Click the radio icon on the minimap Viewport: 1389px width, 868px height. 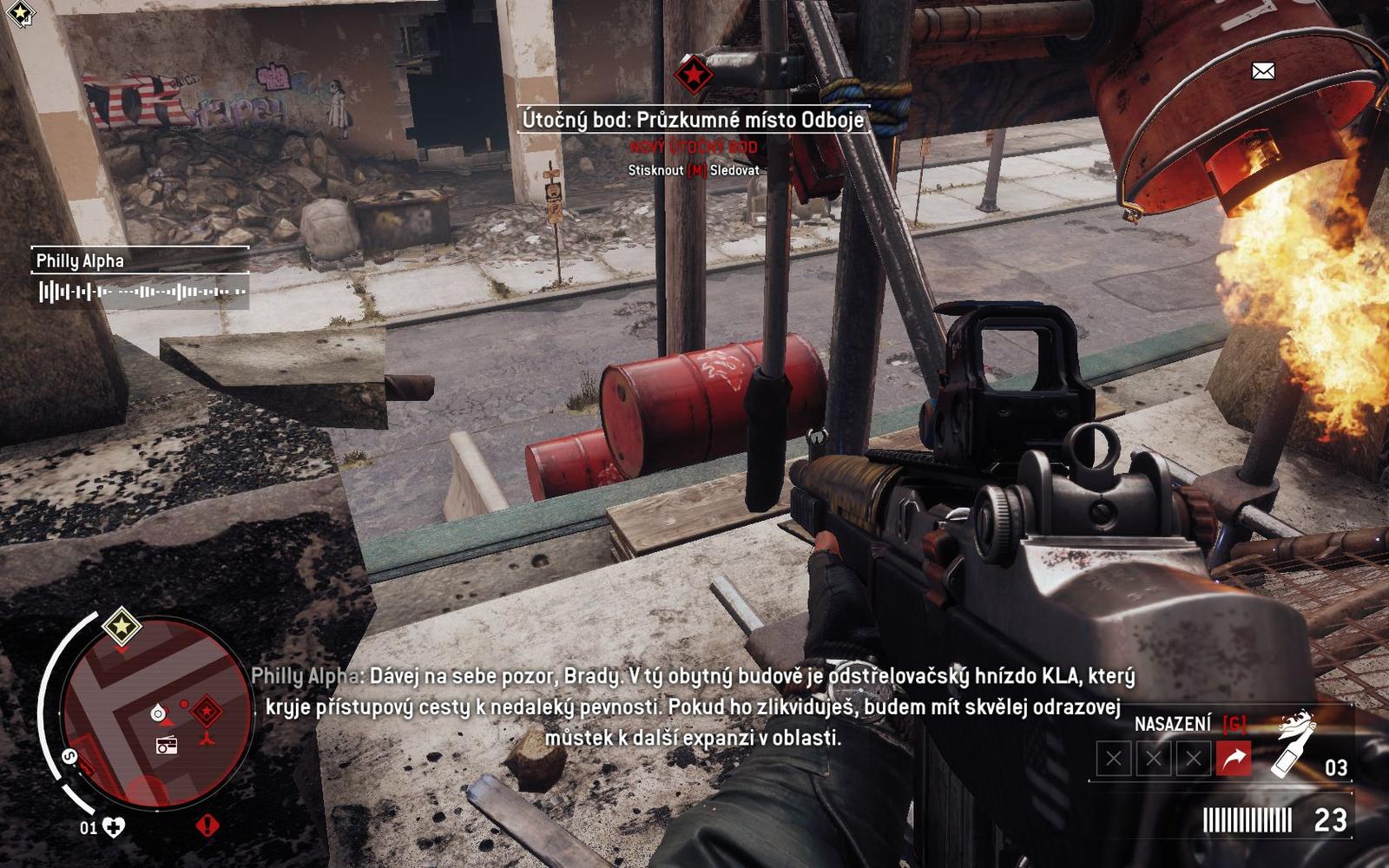166,744
